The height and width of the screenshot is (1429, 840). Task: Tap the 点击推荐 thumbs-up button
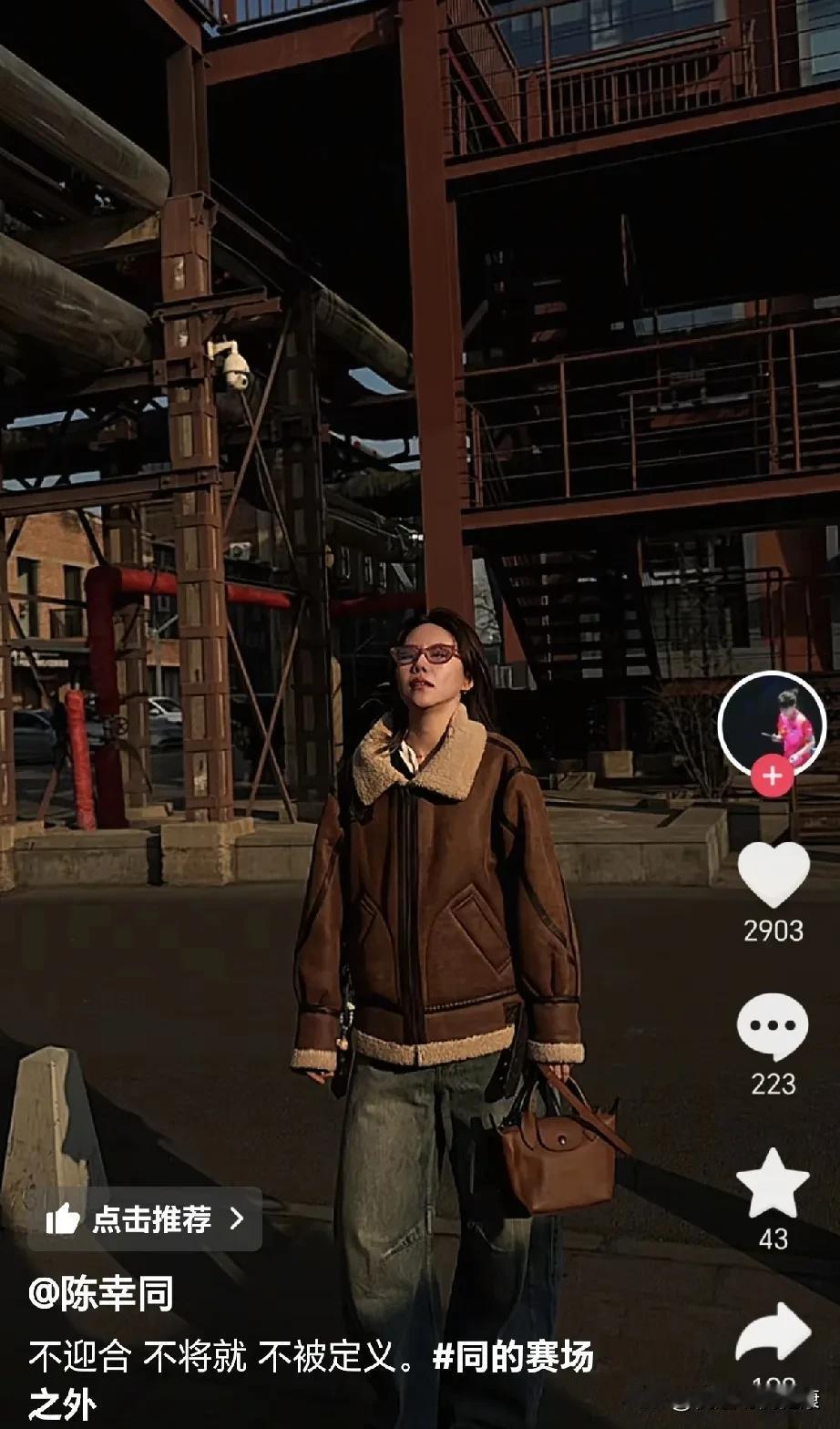[x=146, y=1218]
